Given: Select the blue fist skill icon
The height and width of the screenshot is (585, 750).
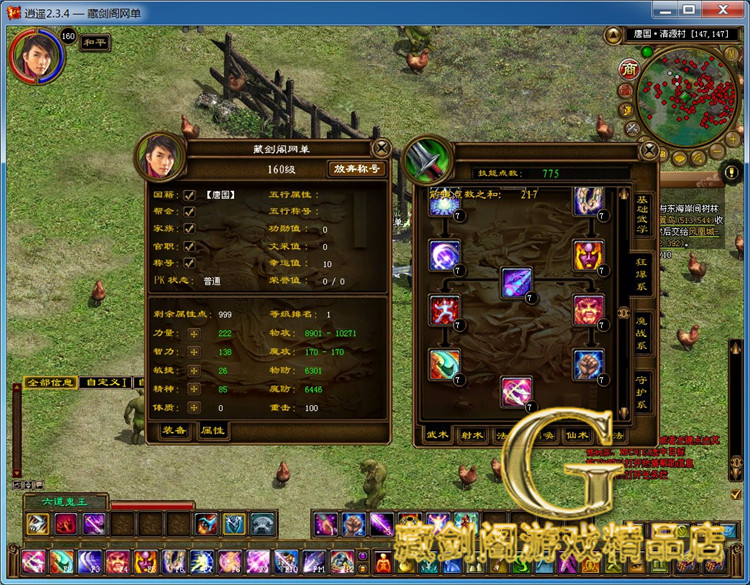Looking at the screenshot, I should tap(588, 364).
